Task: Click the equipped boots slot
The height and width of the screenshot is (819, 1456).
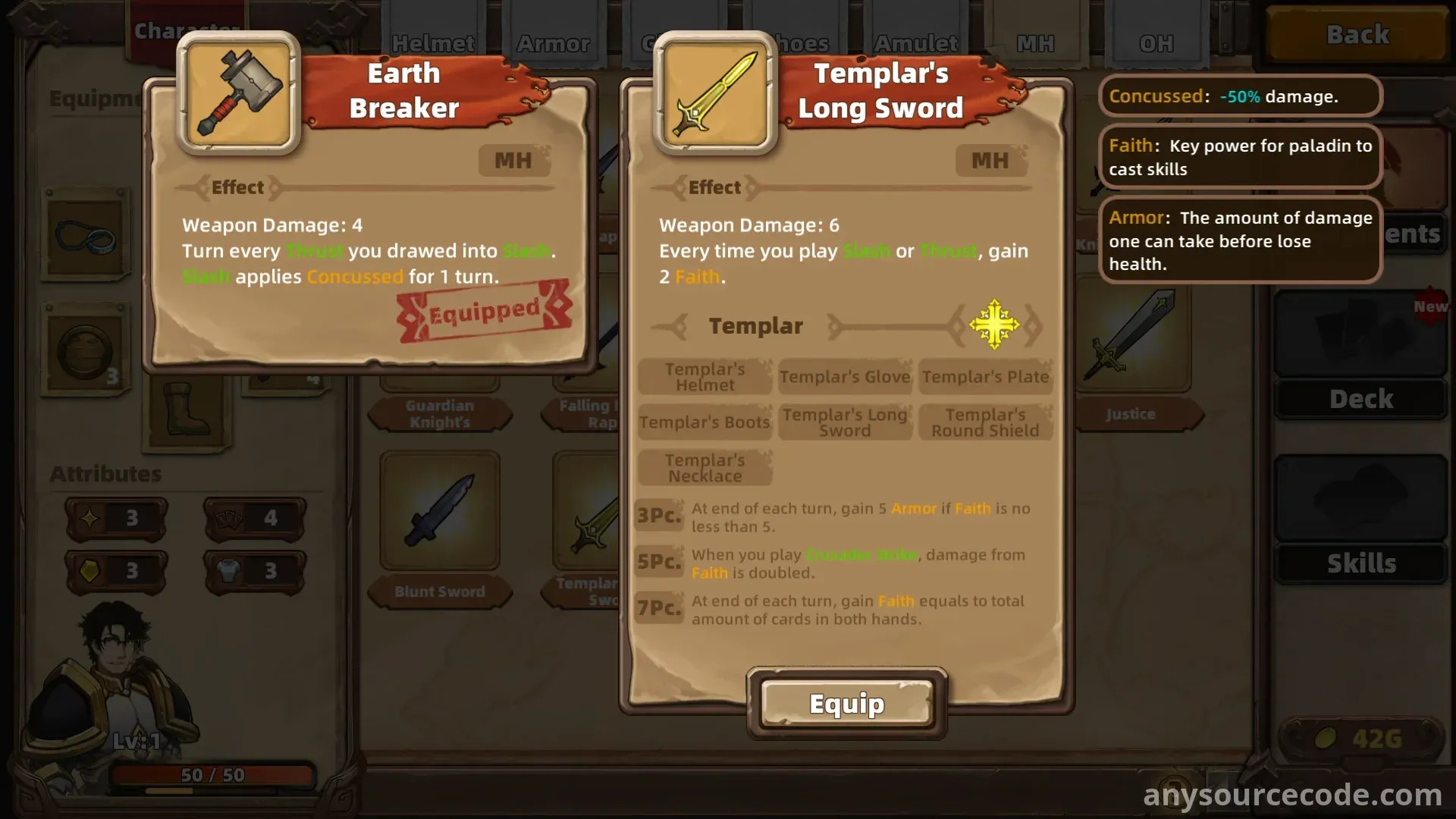Action: [188, 413]
